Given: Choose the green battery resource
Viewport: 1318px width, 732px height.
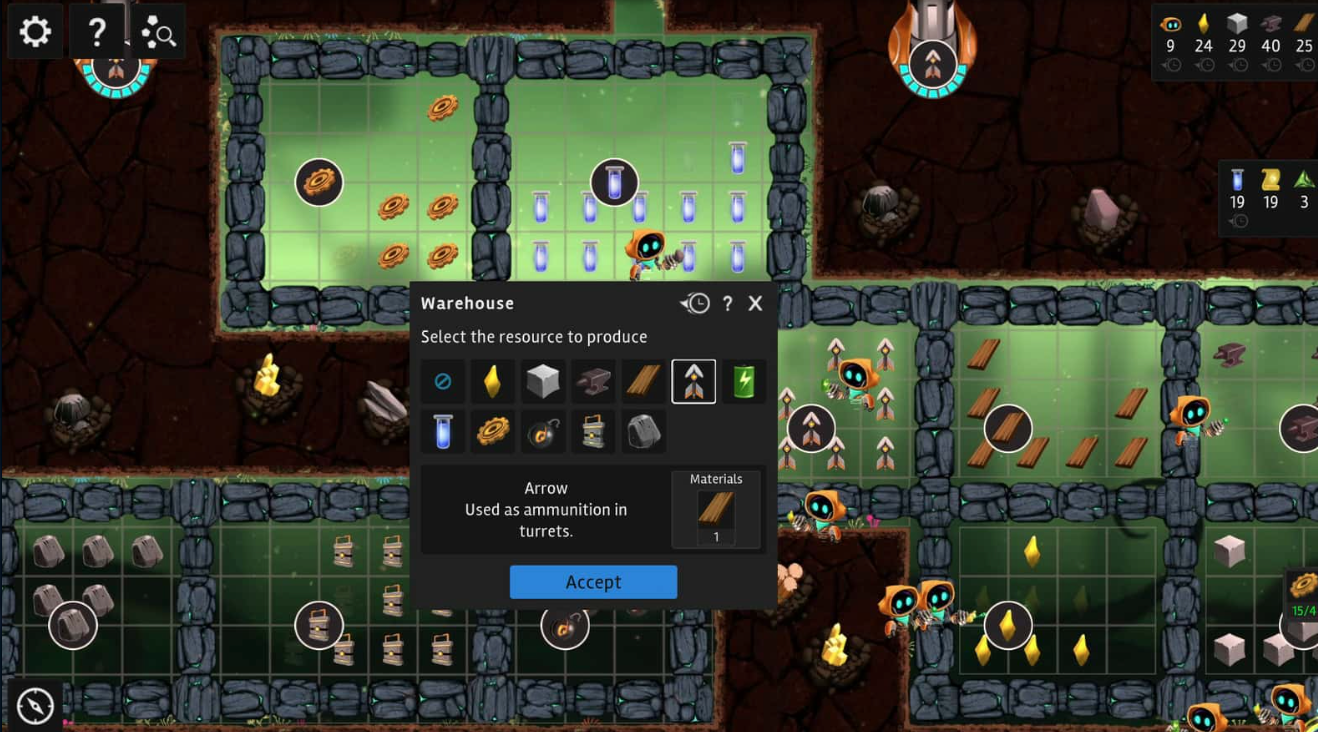Looking at the screenshot, I should pos(743,381).
